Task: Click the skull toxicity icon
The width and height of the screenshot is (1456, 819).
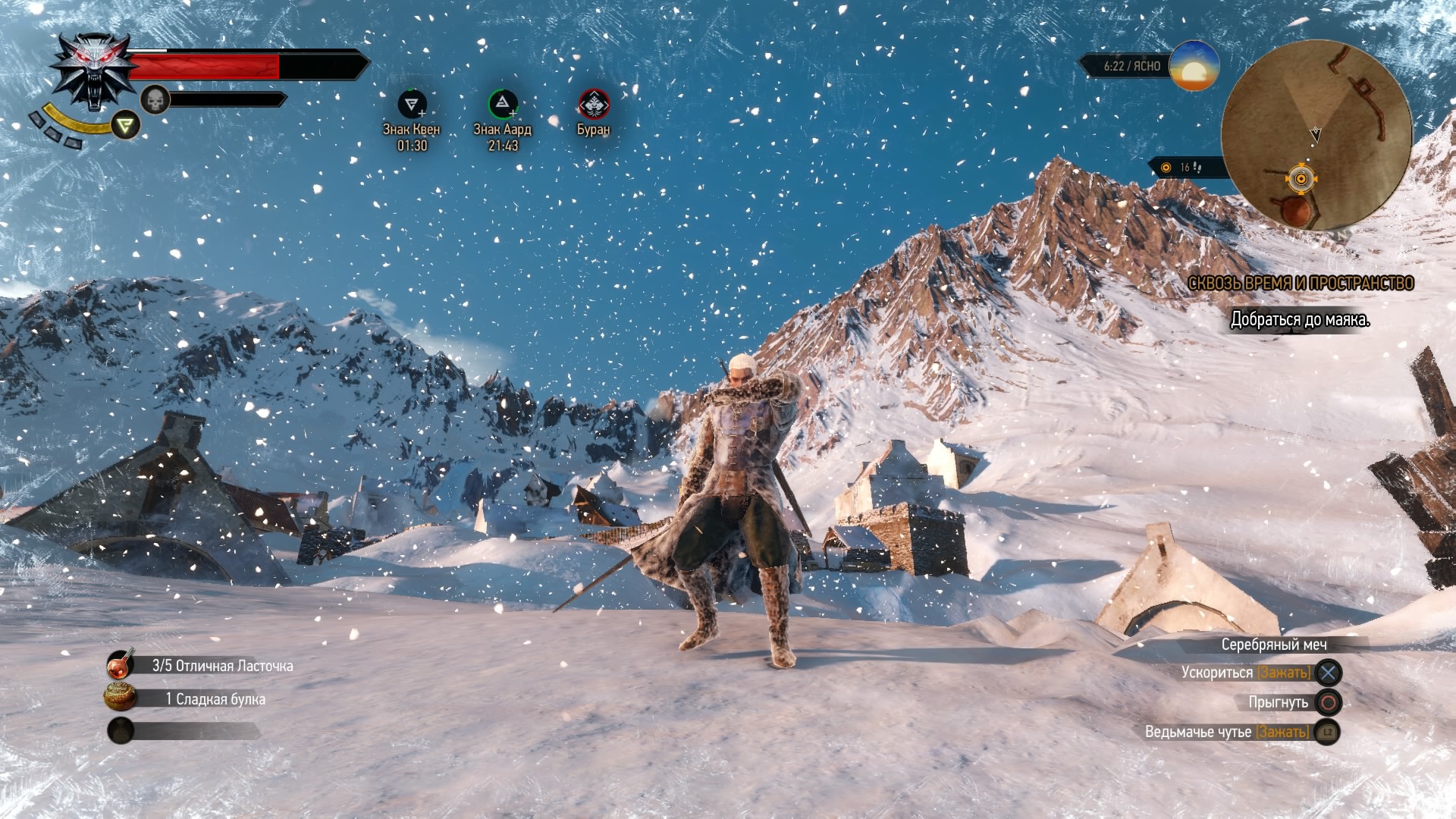Action: coord(155,99)
